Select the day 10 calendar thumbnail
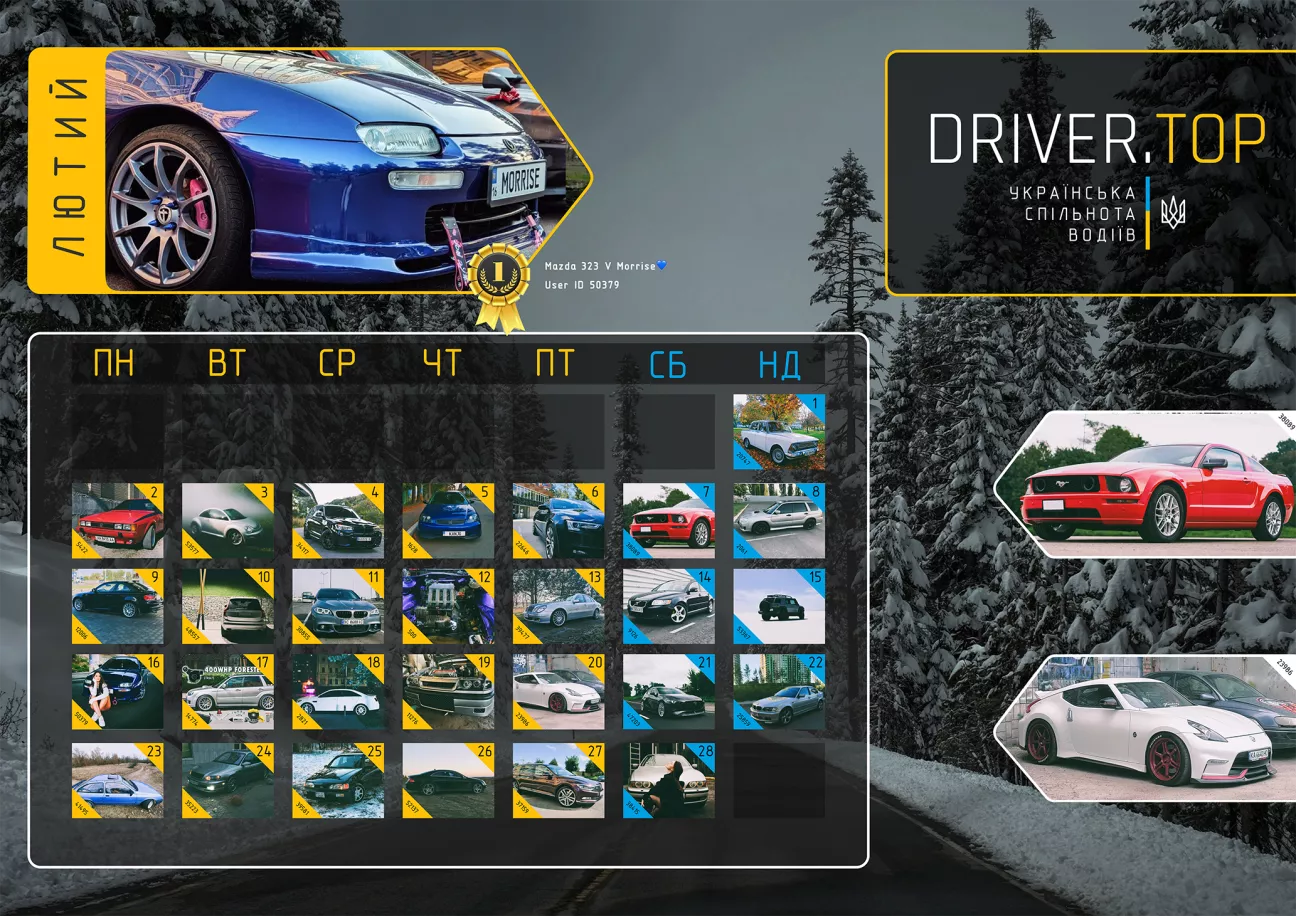 coord(228,607)
